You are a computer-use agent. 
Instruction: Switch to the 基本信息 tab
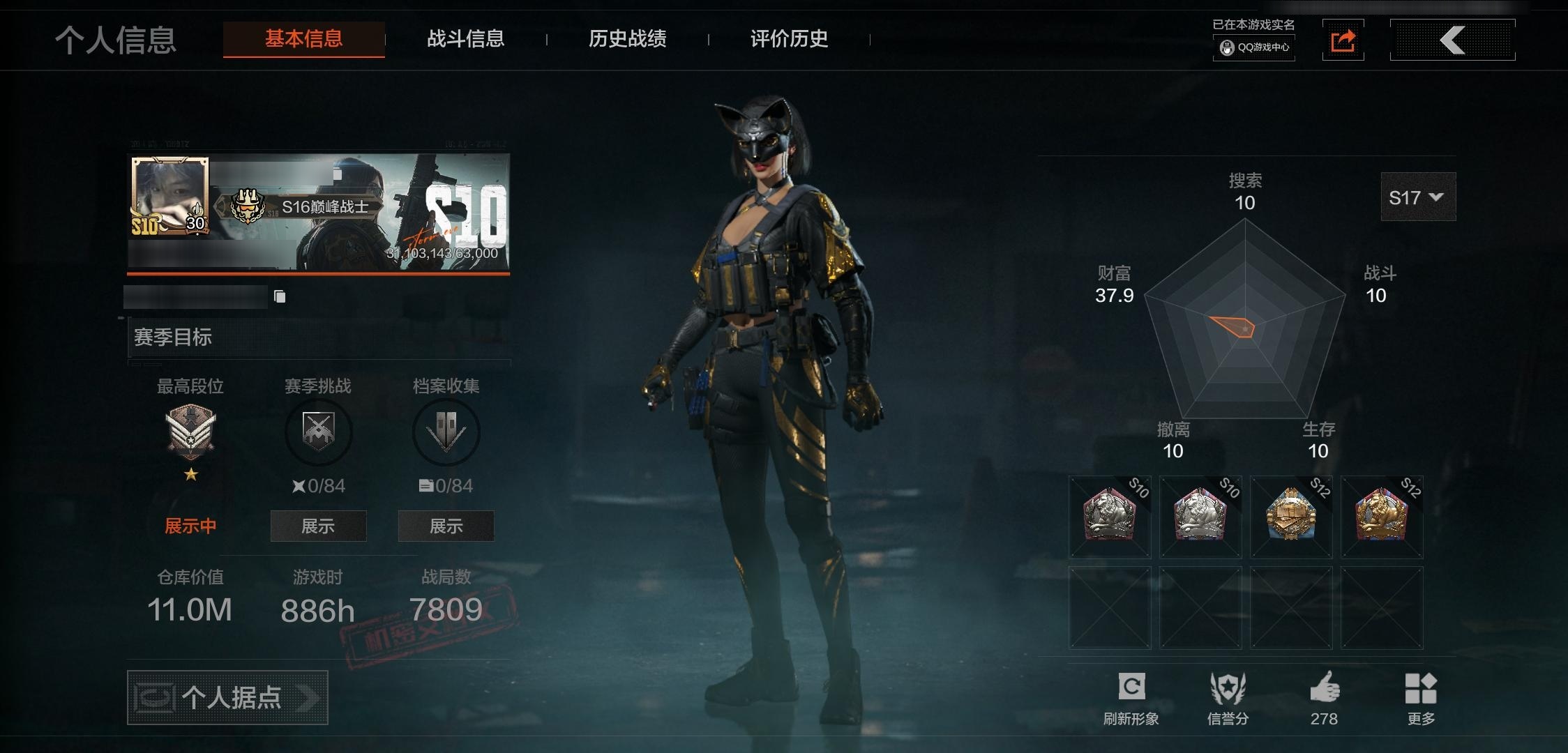coord(303,39)
